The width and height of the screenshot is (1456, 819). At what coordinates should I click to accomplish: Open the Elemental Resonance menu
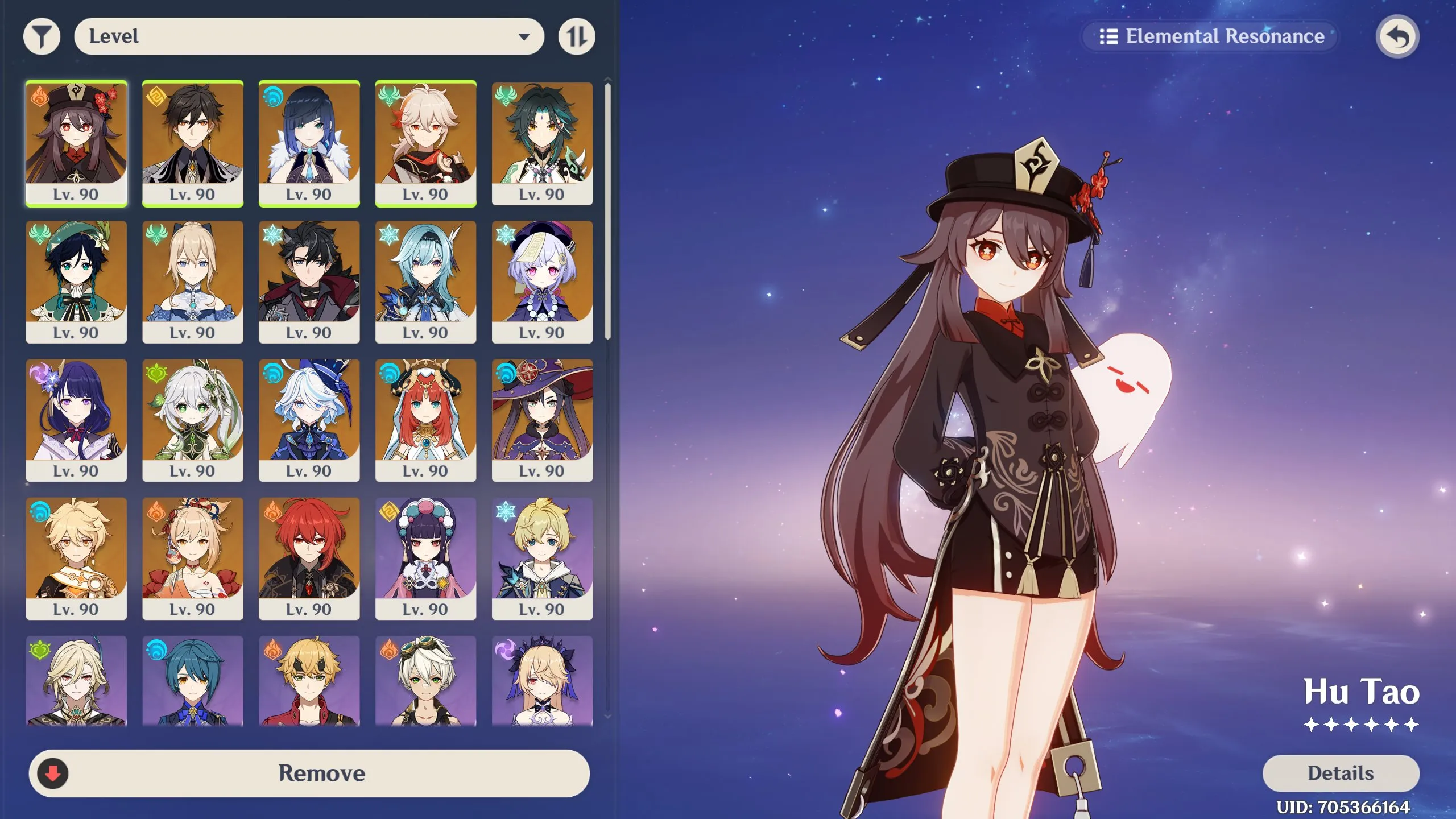click(x=1210, y=36)
